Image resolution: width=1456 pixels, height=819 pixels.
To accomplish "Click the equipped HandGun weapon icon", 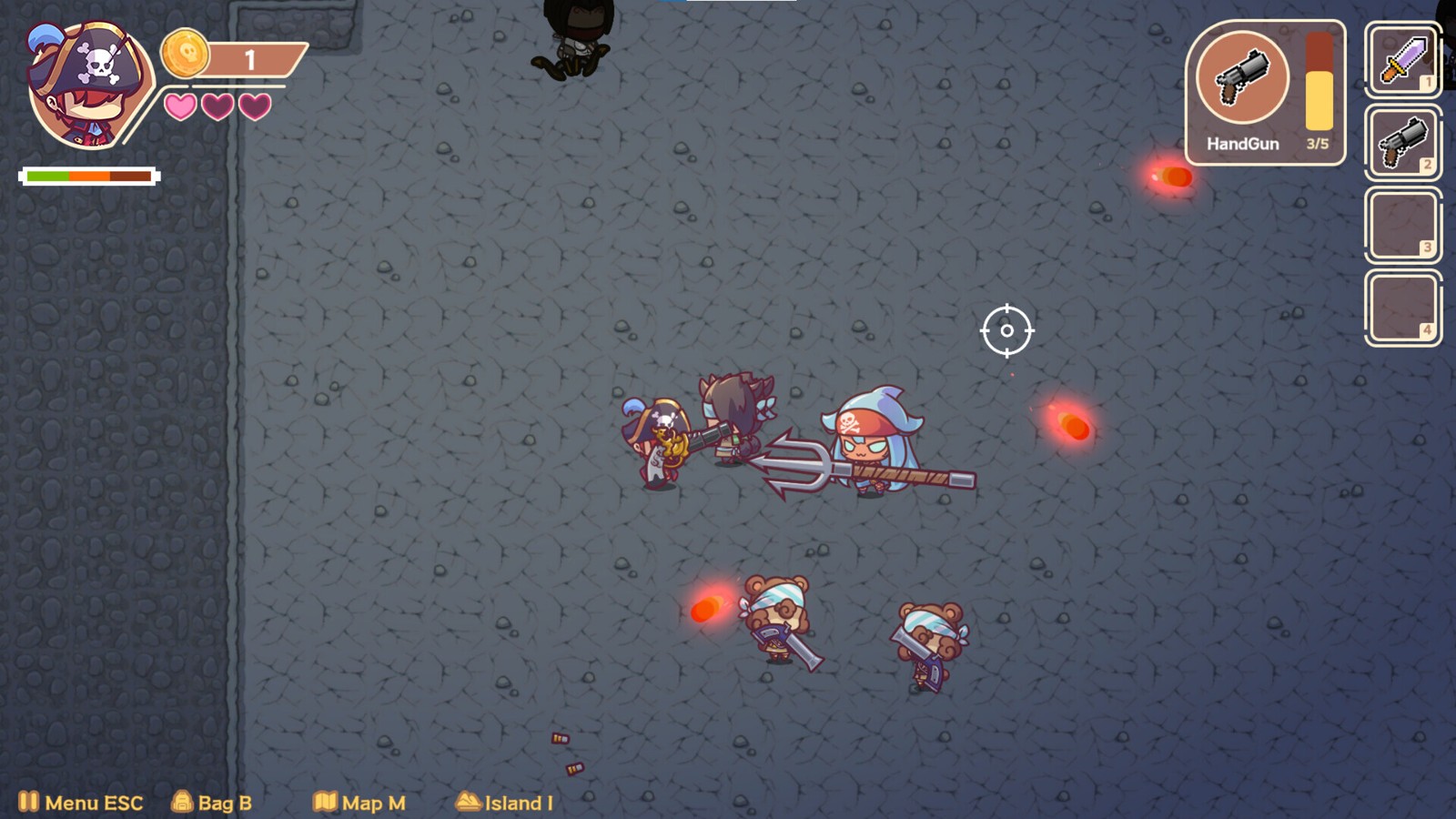I will pyautogui.click(x=1242, y=78).
